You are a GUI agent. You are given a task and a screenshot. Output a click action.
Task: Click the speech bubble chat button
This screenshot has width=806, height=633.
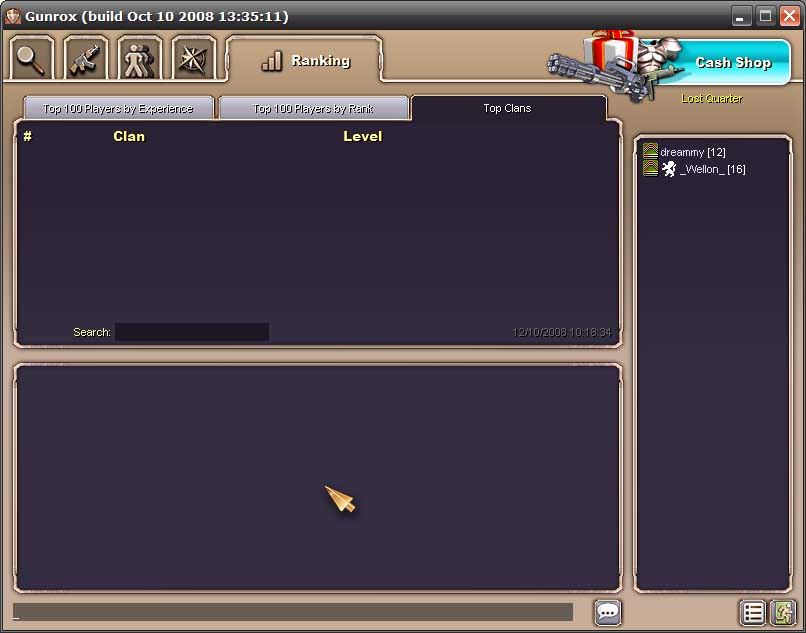tap(608, 612)
